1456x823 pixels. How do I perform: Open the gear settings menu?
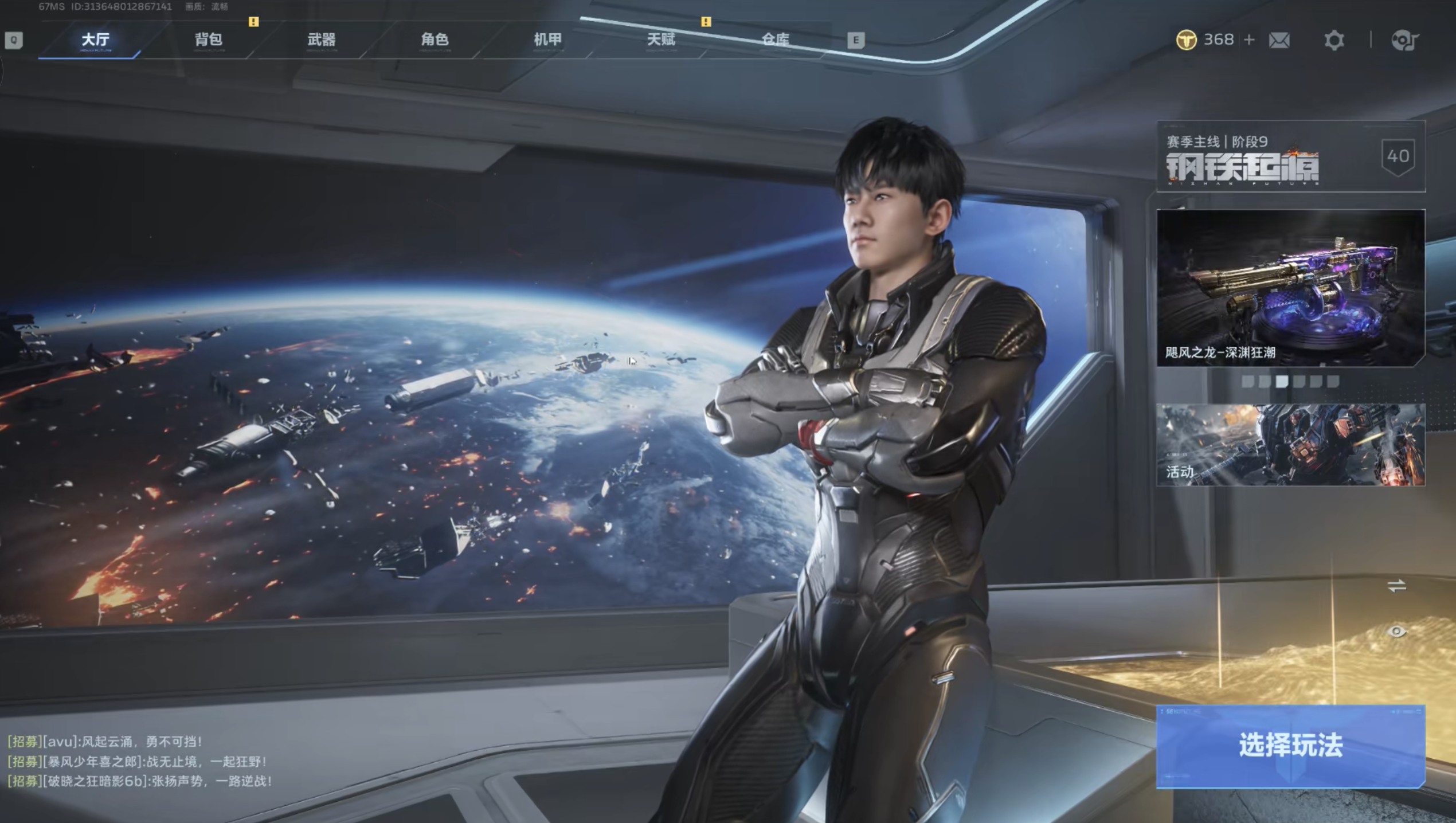(1334, 40)
